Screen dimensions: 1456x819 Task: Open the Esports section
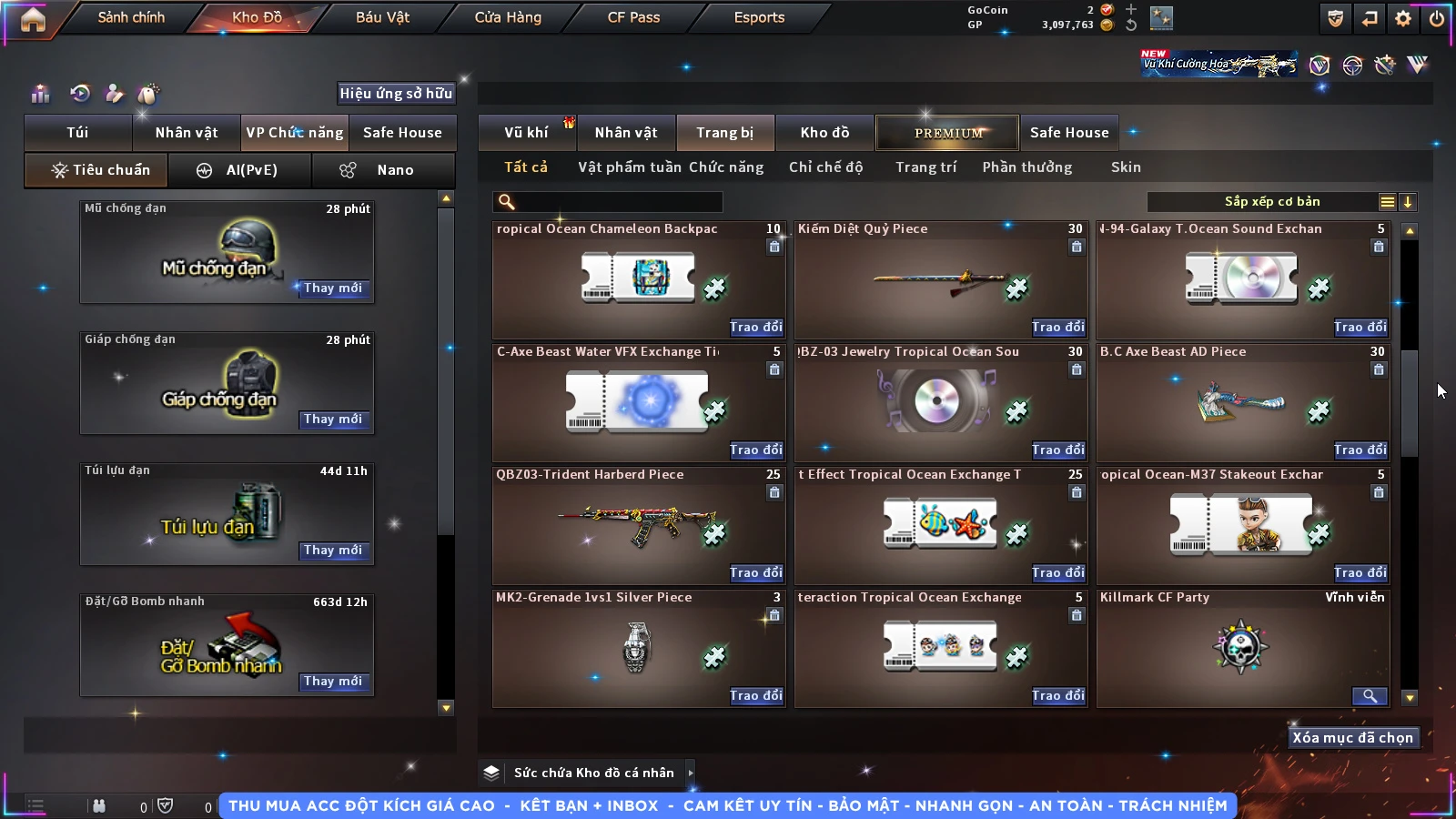click(759, 17)
